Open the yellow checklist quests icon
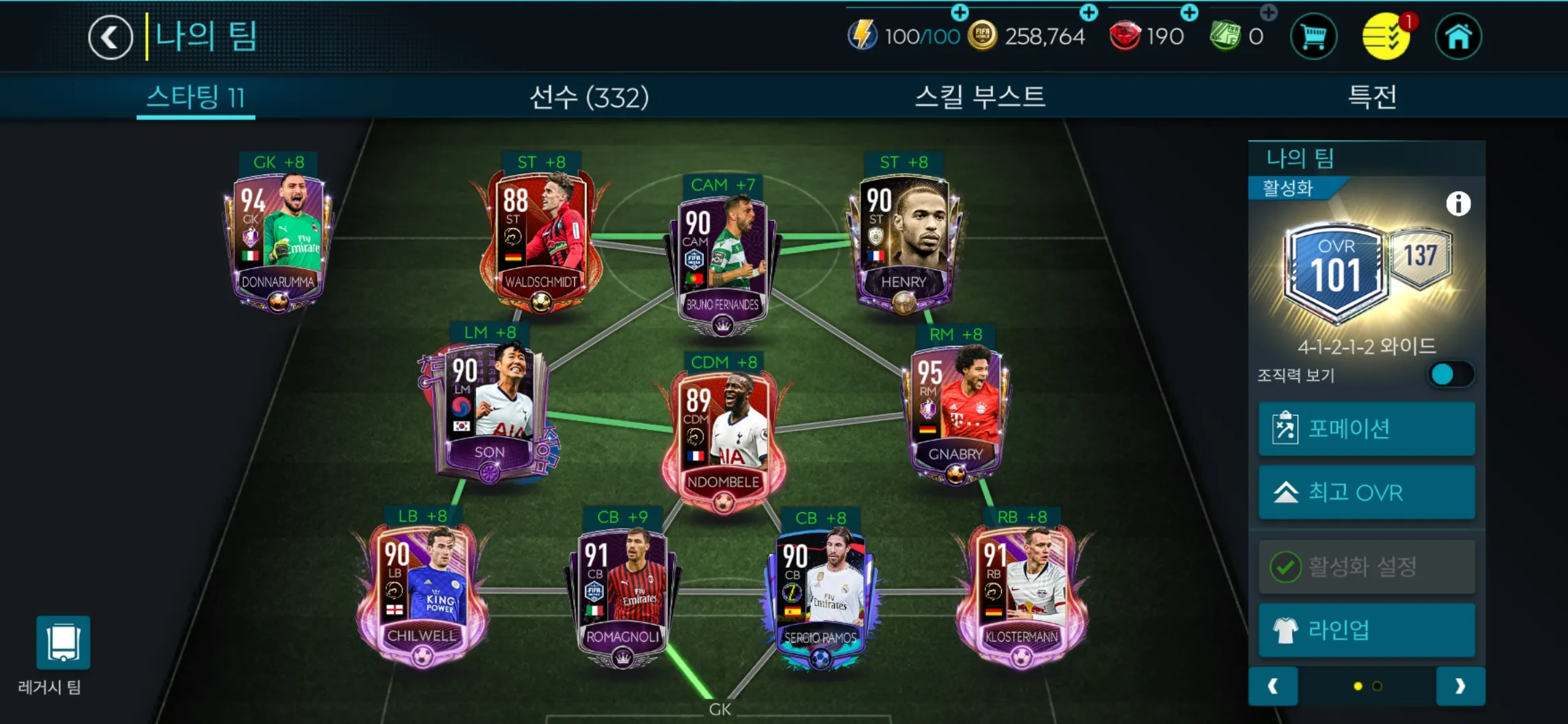 pos(1386,37)
